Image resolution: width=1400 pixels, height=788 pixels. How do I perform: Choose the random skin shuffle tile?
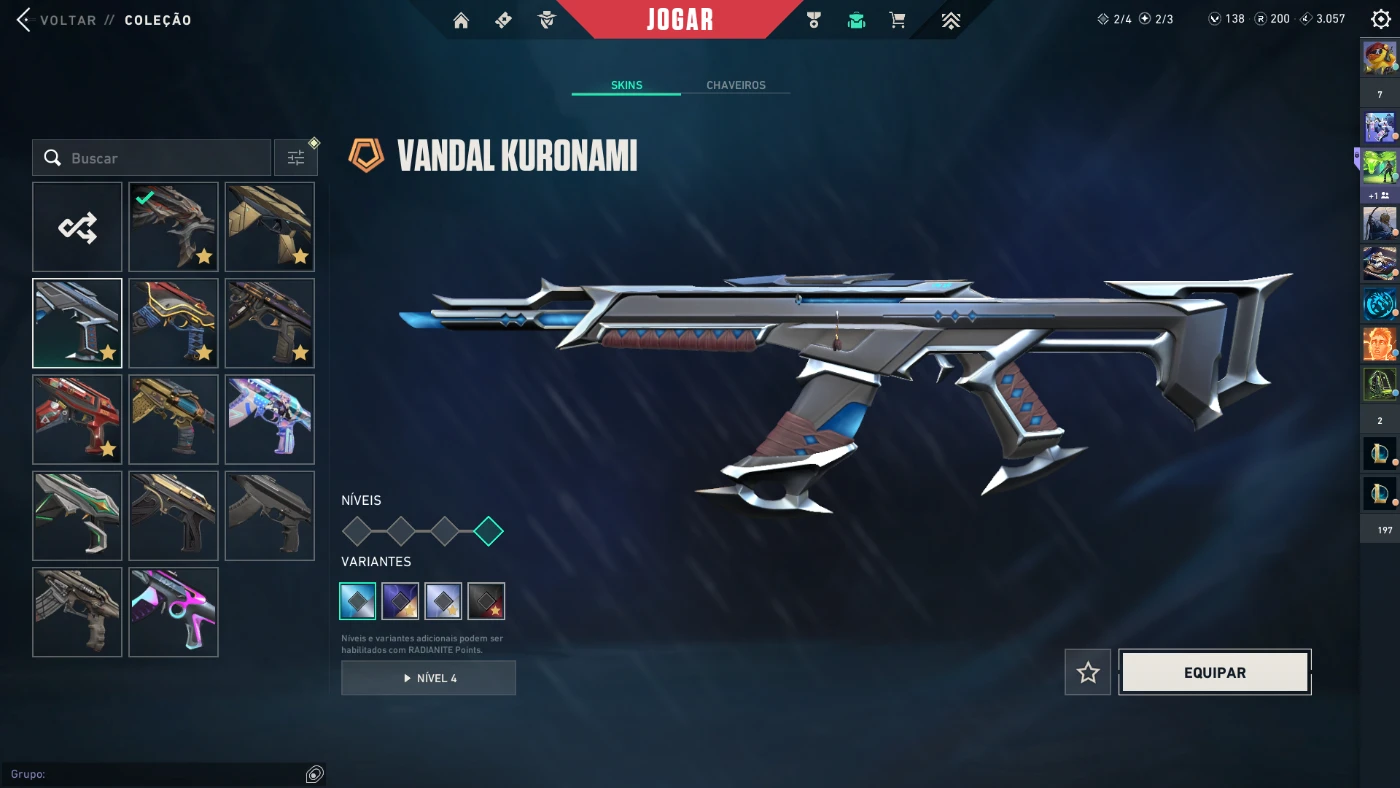(77, 227)
